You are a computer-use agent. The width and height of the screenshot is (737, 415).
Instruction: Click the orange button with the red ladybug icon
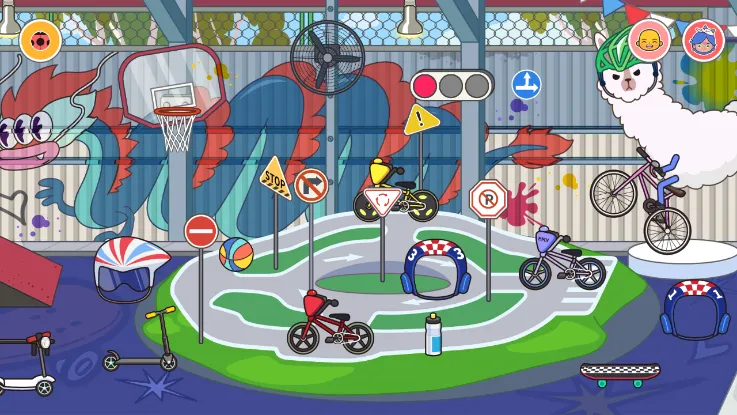point(40,40)
